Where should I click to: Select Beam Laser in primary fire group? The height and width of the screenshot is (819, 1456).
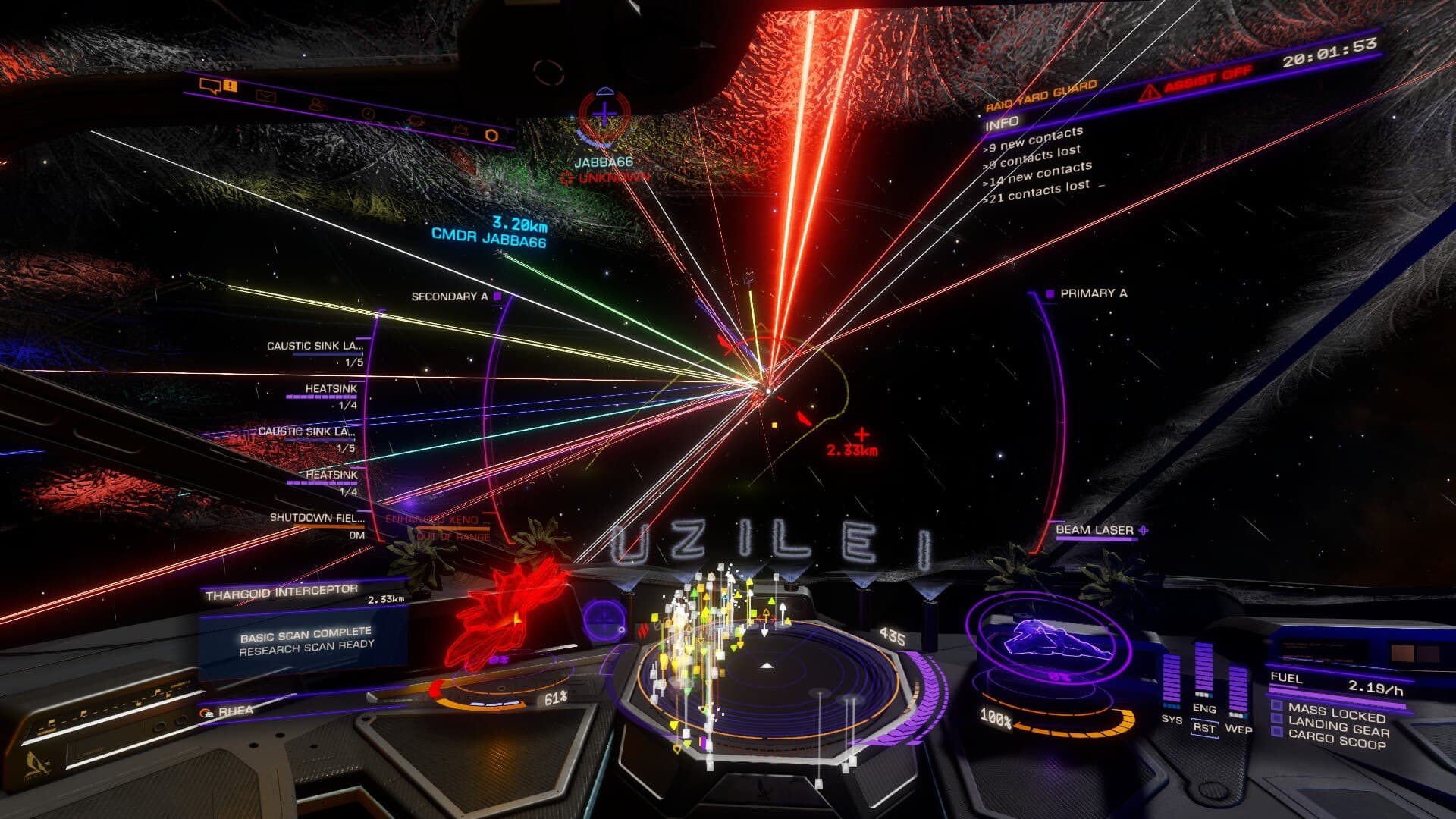1094,530
